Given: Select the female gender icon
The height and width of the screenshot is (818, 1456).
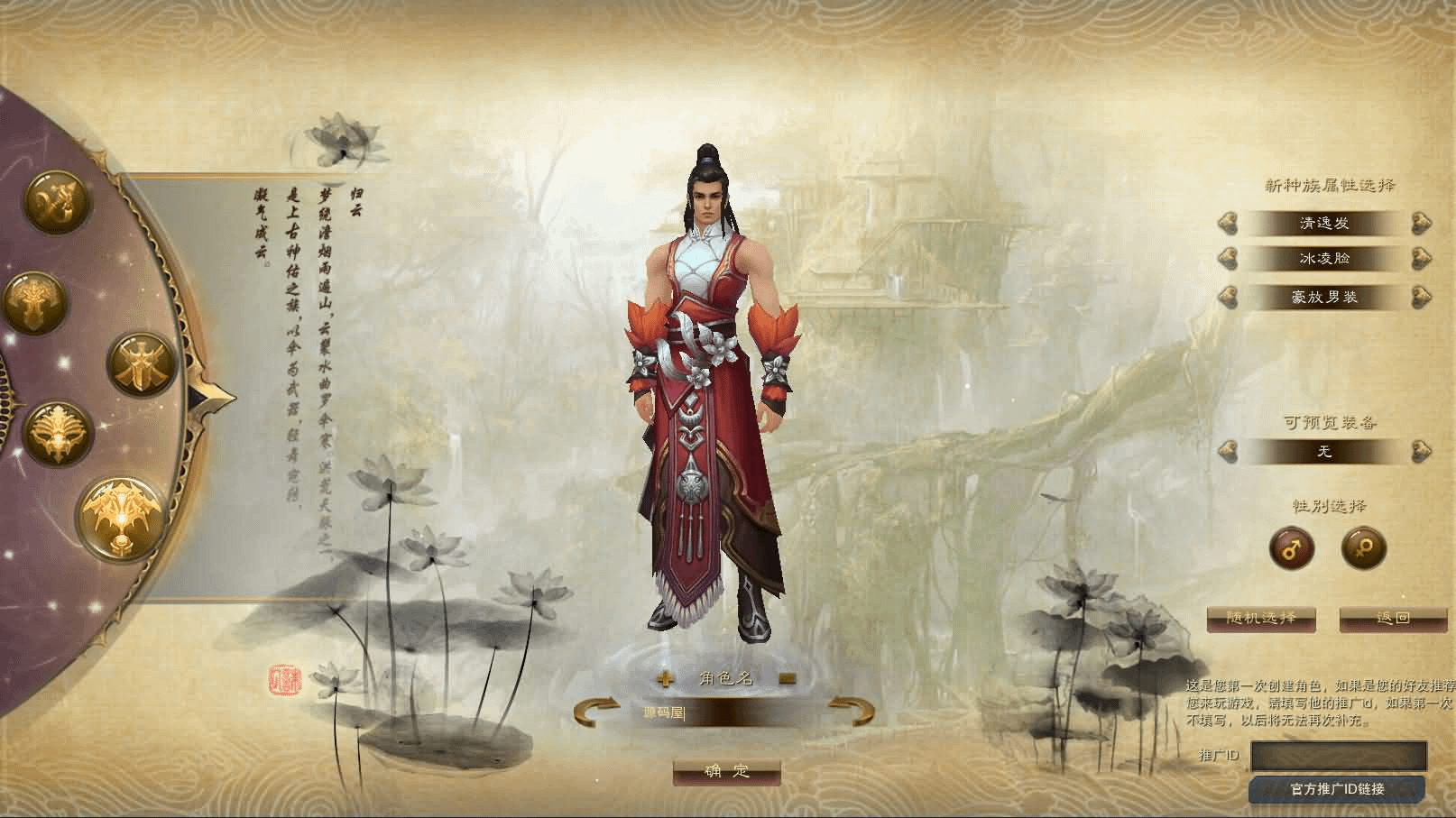Looking at the screenshot, I should pos(1363,547).
